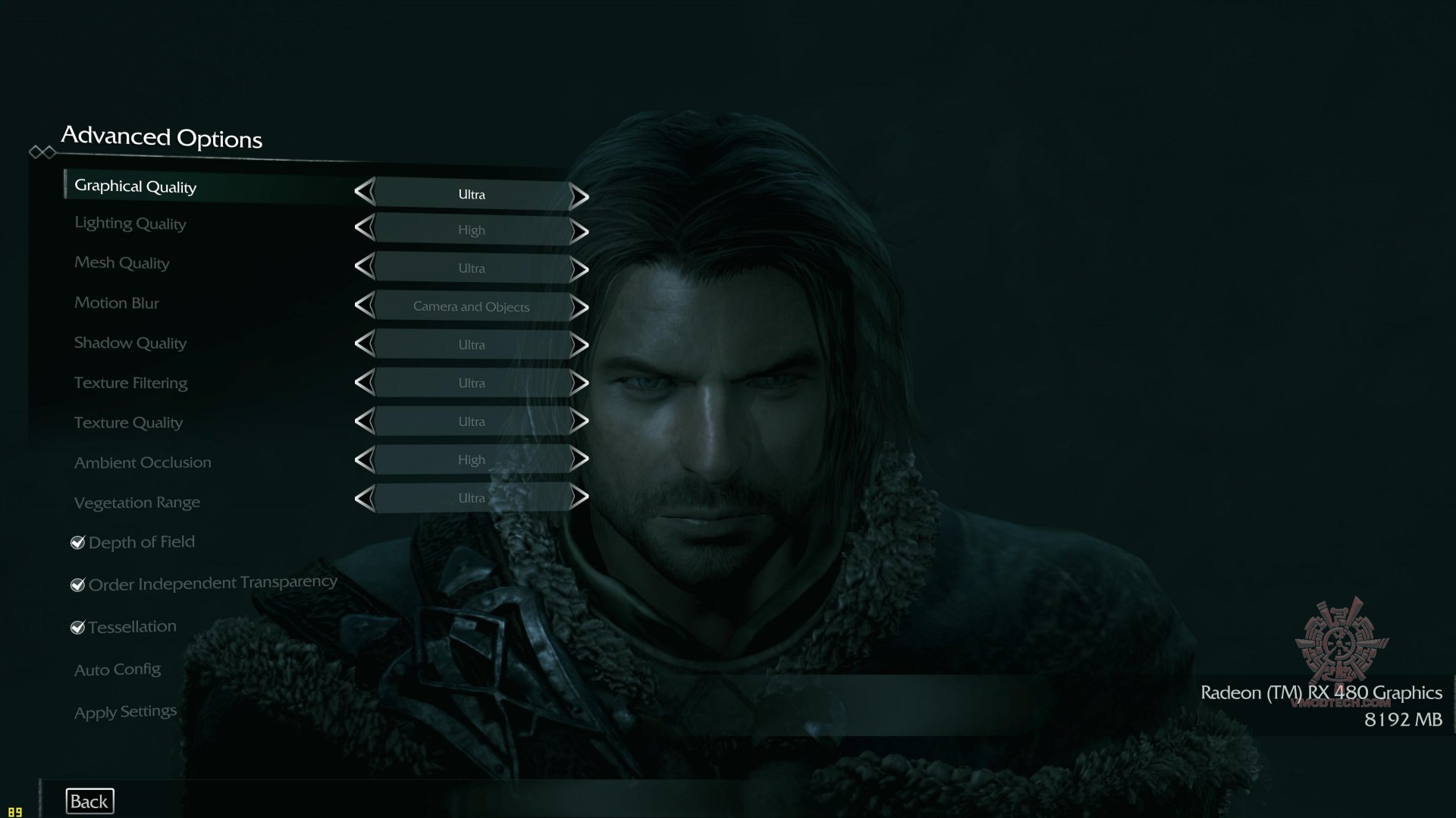Click the left arrow beside Lighting Quality
The height and width of the screenshot is (818, 1456).
[365, 230]
